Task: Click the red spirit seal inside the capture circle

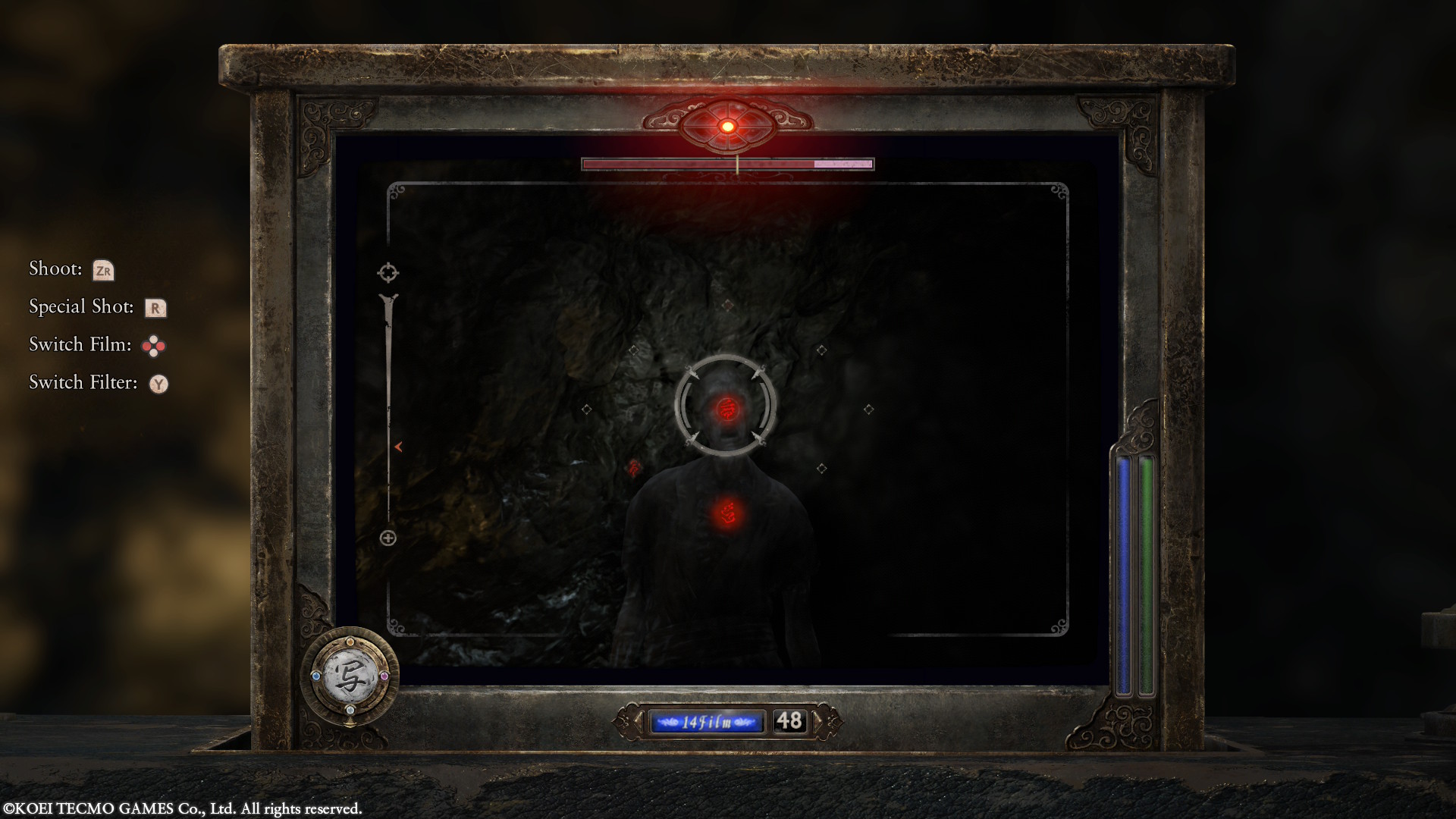Action: [726, 409]
